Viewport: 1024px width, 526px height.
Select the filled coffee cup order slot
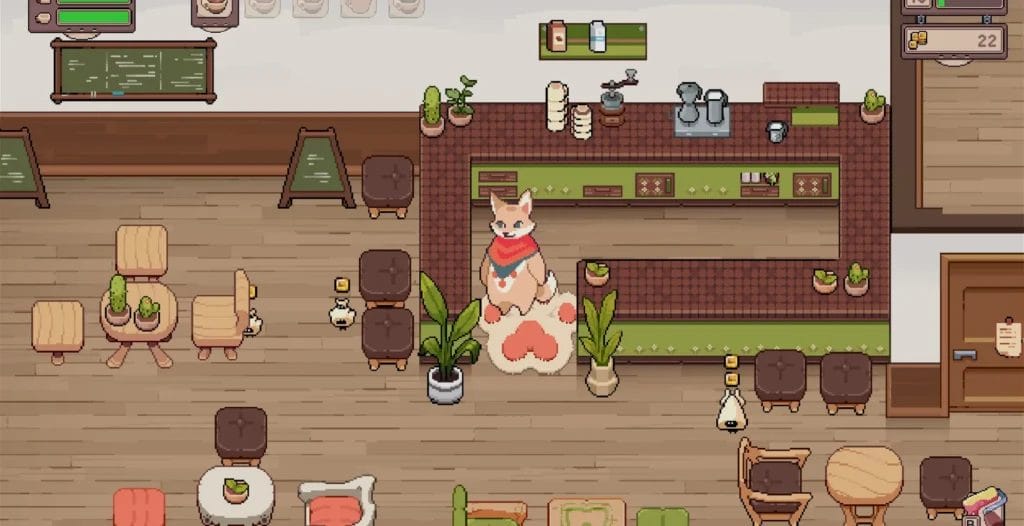tap(214, 9)
